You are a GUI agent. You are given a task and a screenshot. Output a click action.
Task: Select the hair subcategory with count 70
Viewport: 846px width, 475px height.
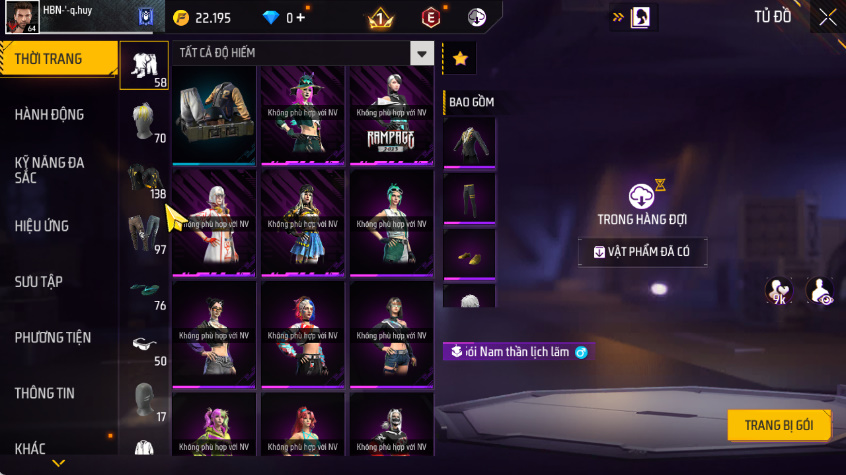coord(143,123)
